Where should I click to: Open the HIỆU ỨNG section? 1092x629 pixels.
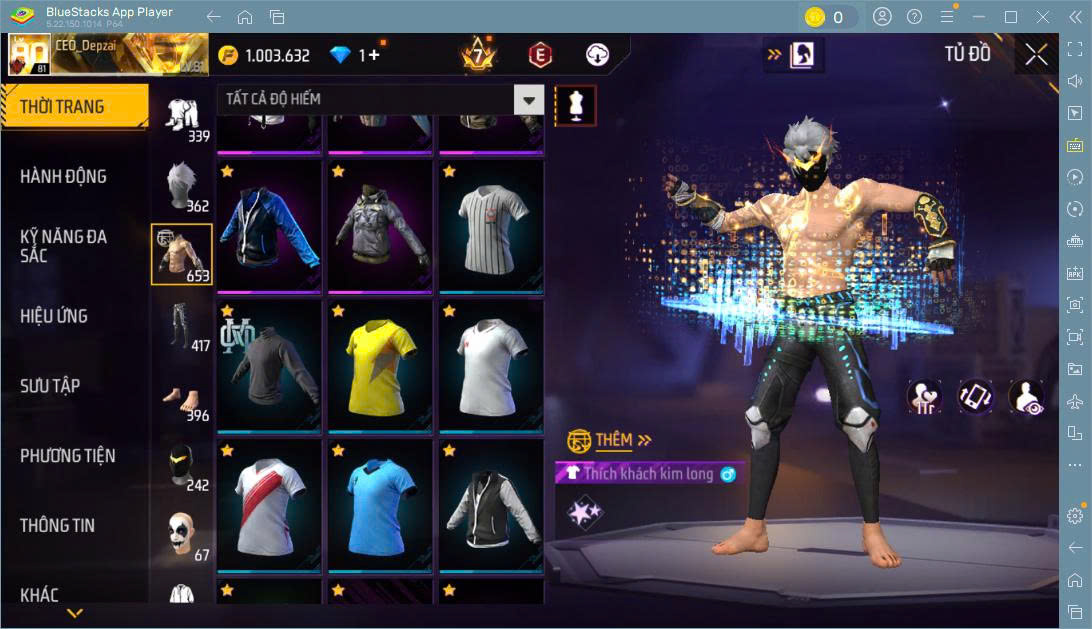tap(55, 316)
